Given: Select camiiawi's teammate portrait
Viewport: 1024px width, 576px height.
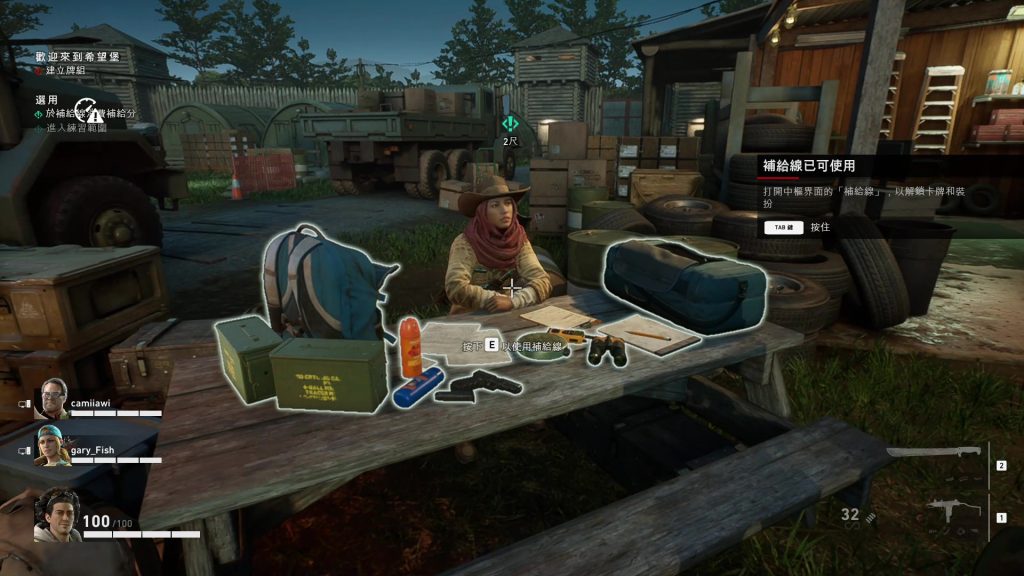Looking at the screenshot, I should point(50,400).
